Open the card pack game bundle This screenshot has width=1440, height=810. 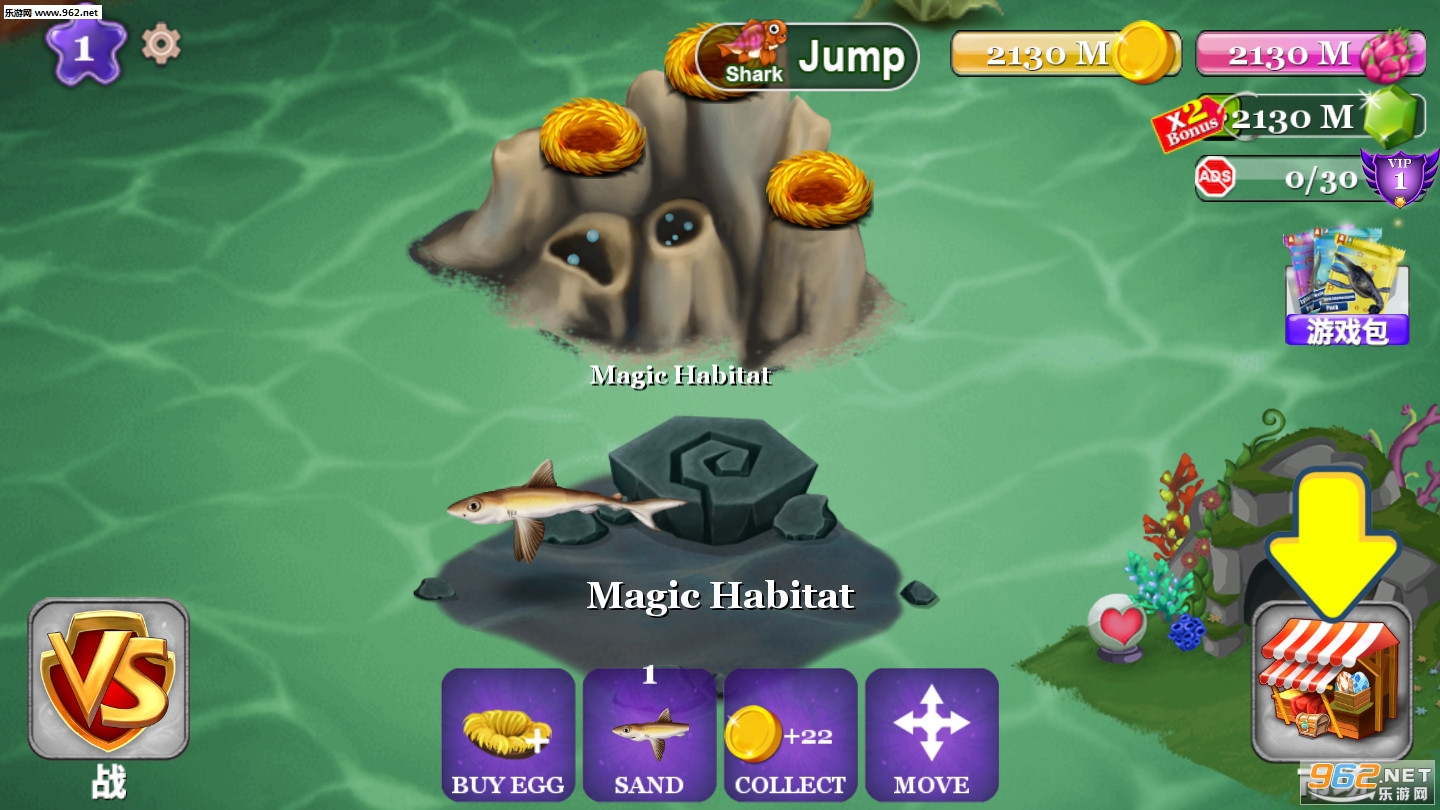point(1347,288)
